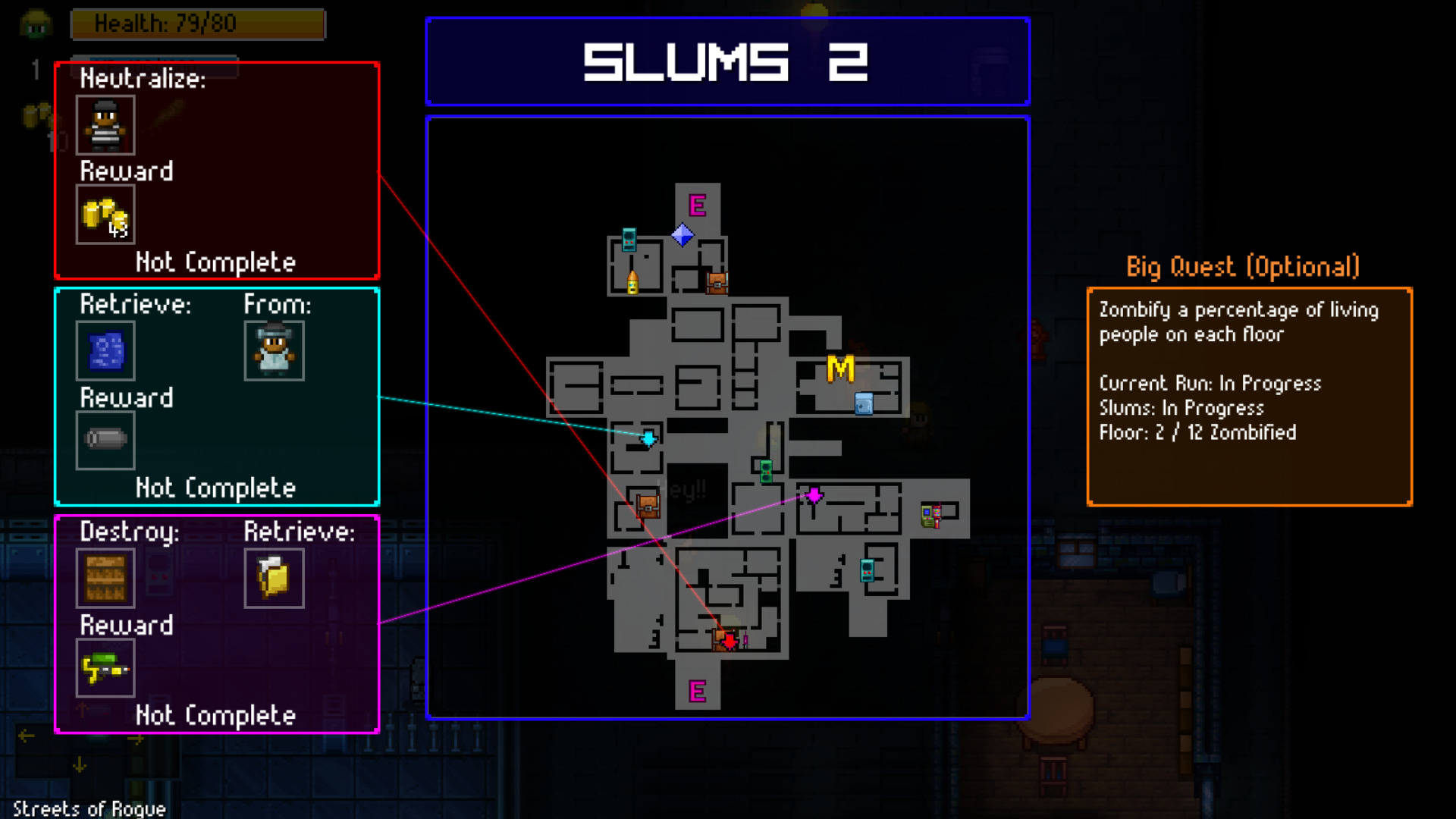1456x819 pixels.
Task: Click the green slot machine icon on map
Action: click(x=764, y=472)
